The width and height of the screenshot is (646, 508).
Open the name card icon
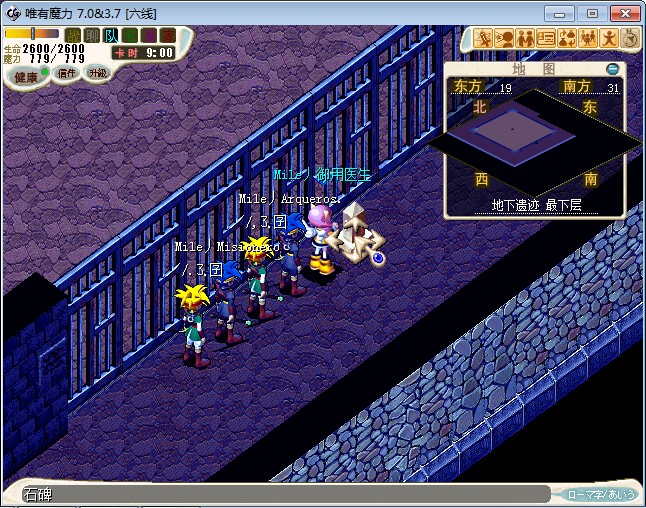[x=547, y=39]
